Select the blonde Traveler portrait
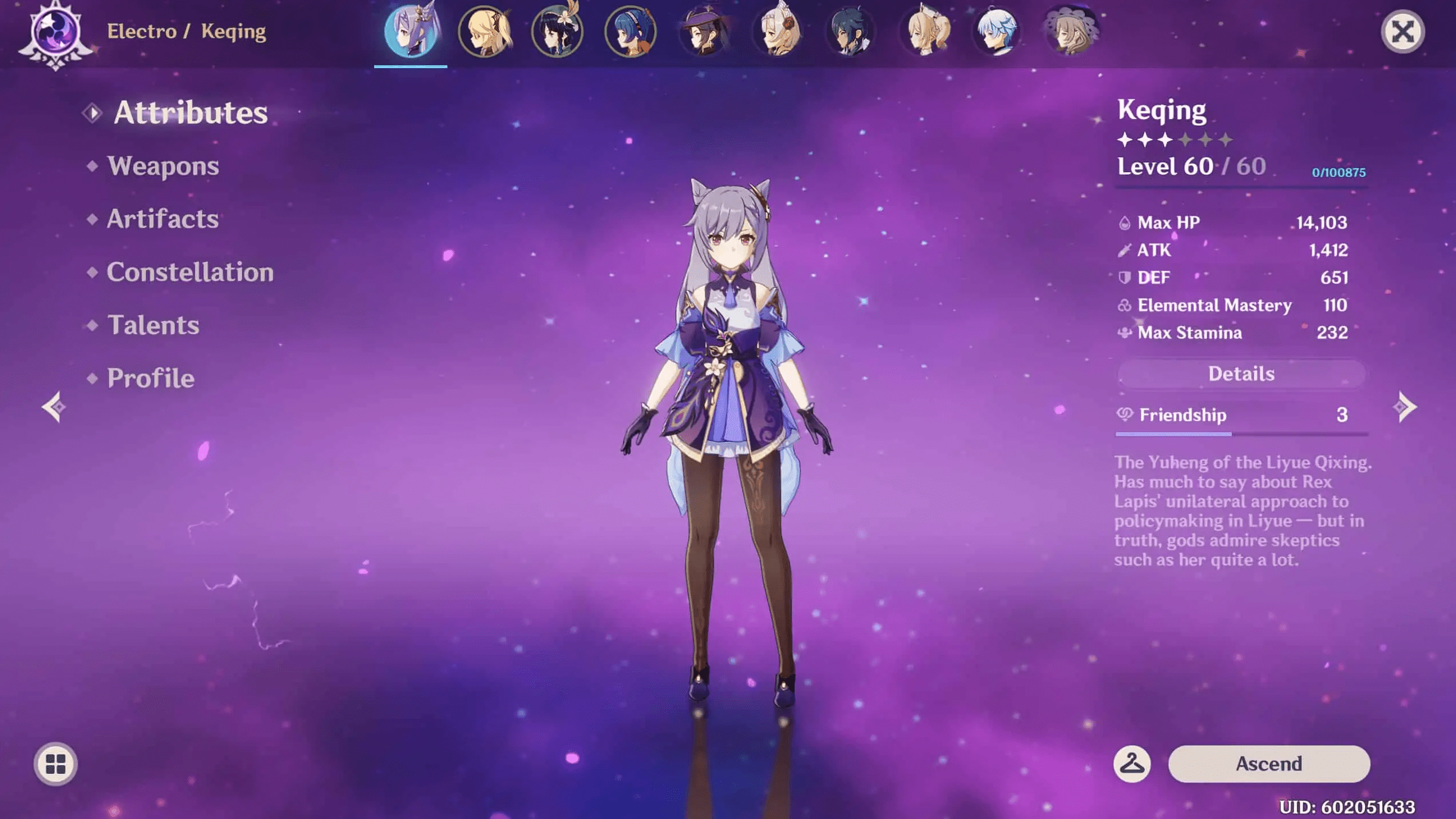1456x819 pixels. click(x=485, y=31)
